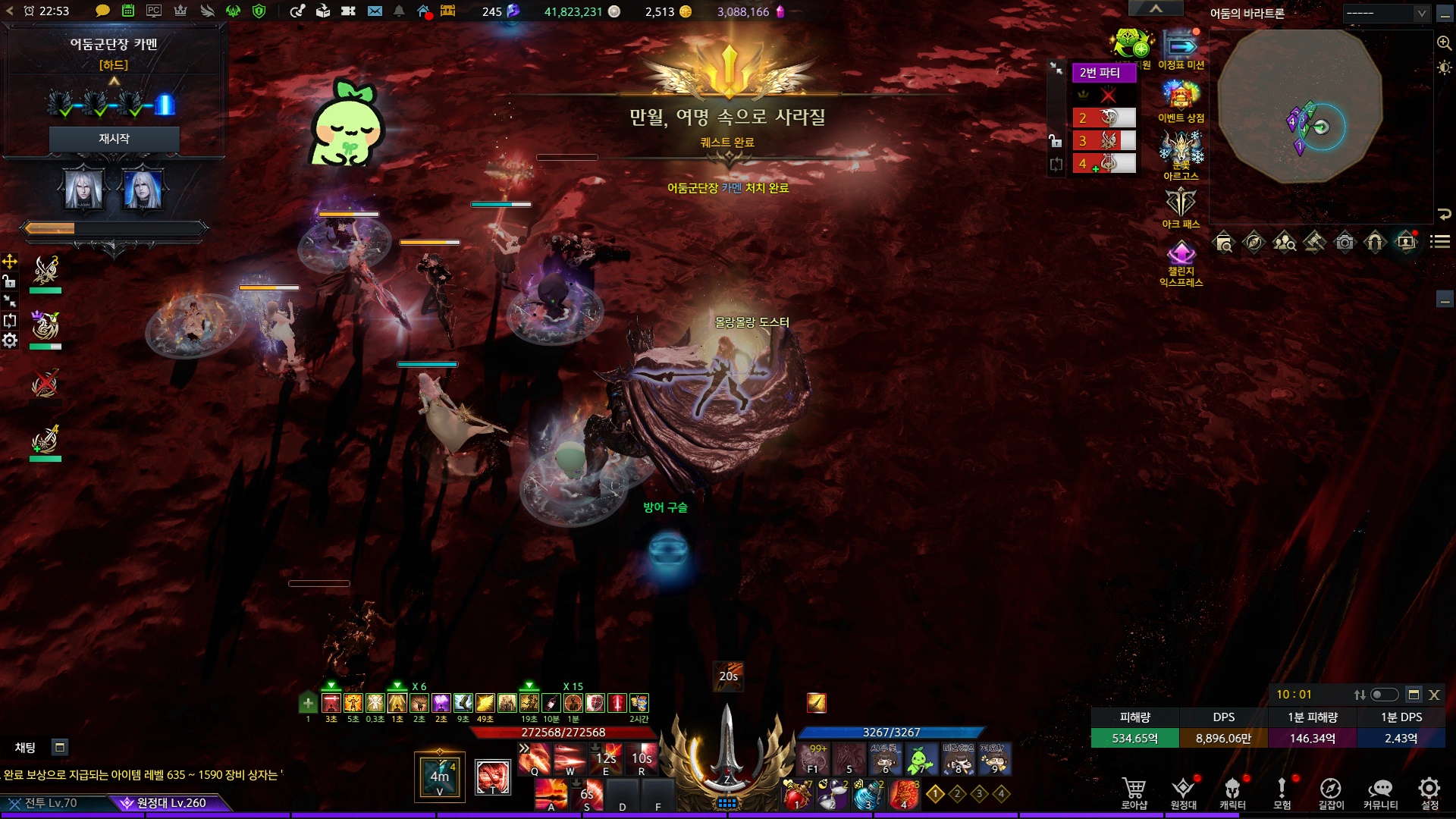Image resolution: width=1456 pixels, height=819 pixels.
Task: Close the damage meter panel
Action: pyautogui.click(x=1434, y=695)
